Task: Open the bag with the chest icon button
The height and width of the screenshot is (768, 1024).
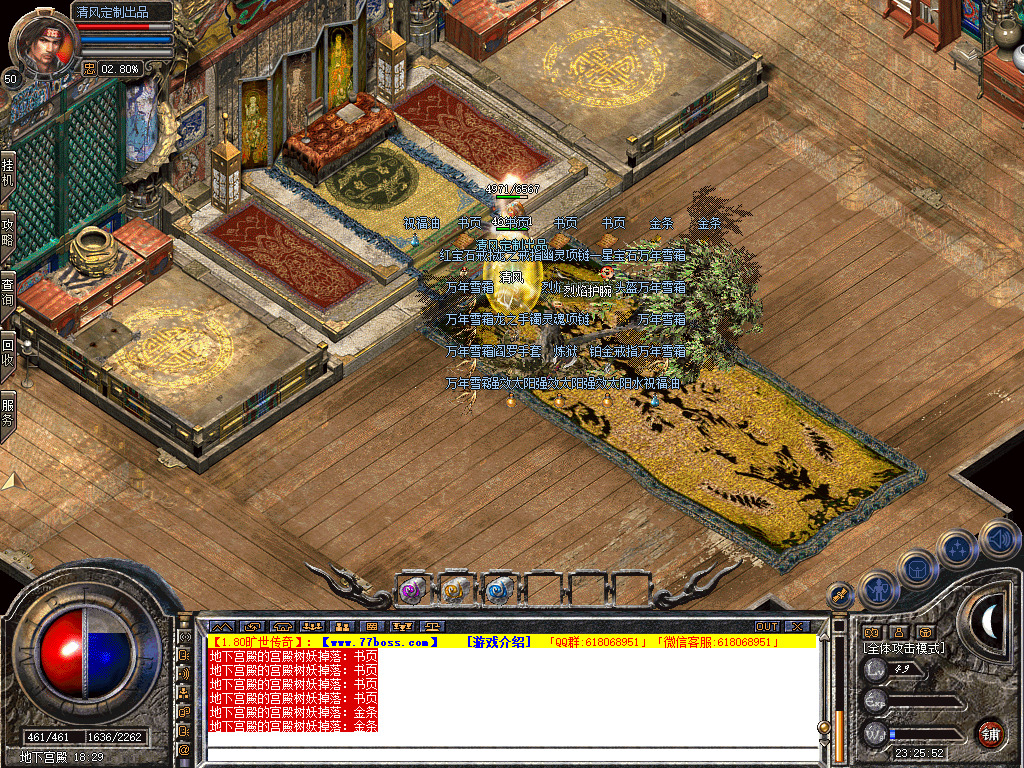Action: 917,568
